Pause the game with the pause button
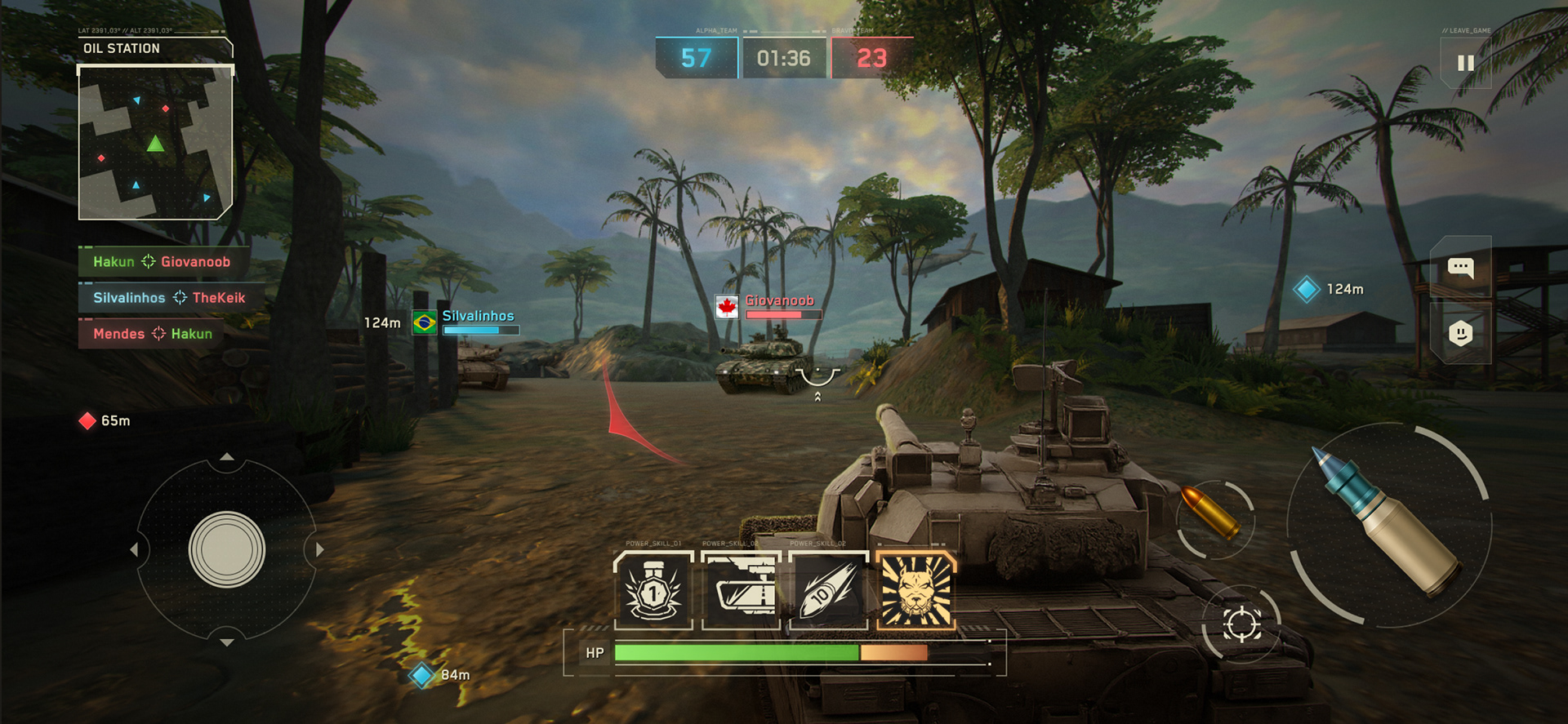The height and width of the screenshot is (724, 1568). coord(1465,63)
